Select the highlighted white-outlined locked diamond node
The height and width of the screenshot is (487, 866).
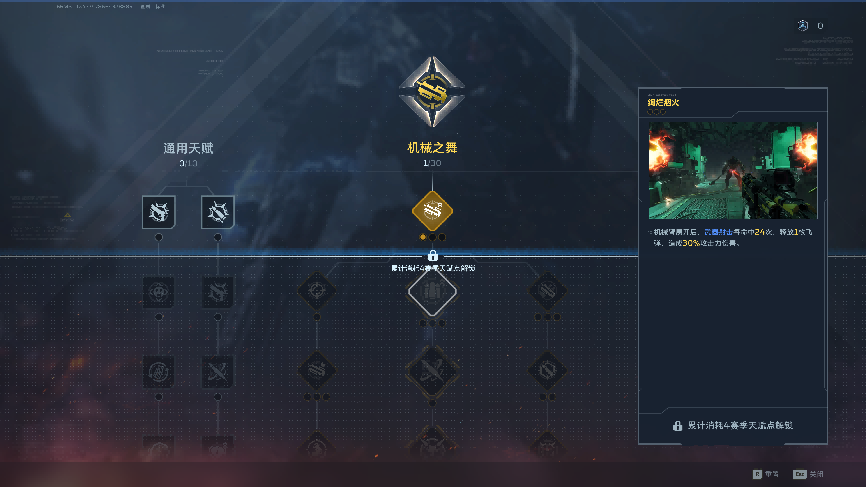(432, 292)
